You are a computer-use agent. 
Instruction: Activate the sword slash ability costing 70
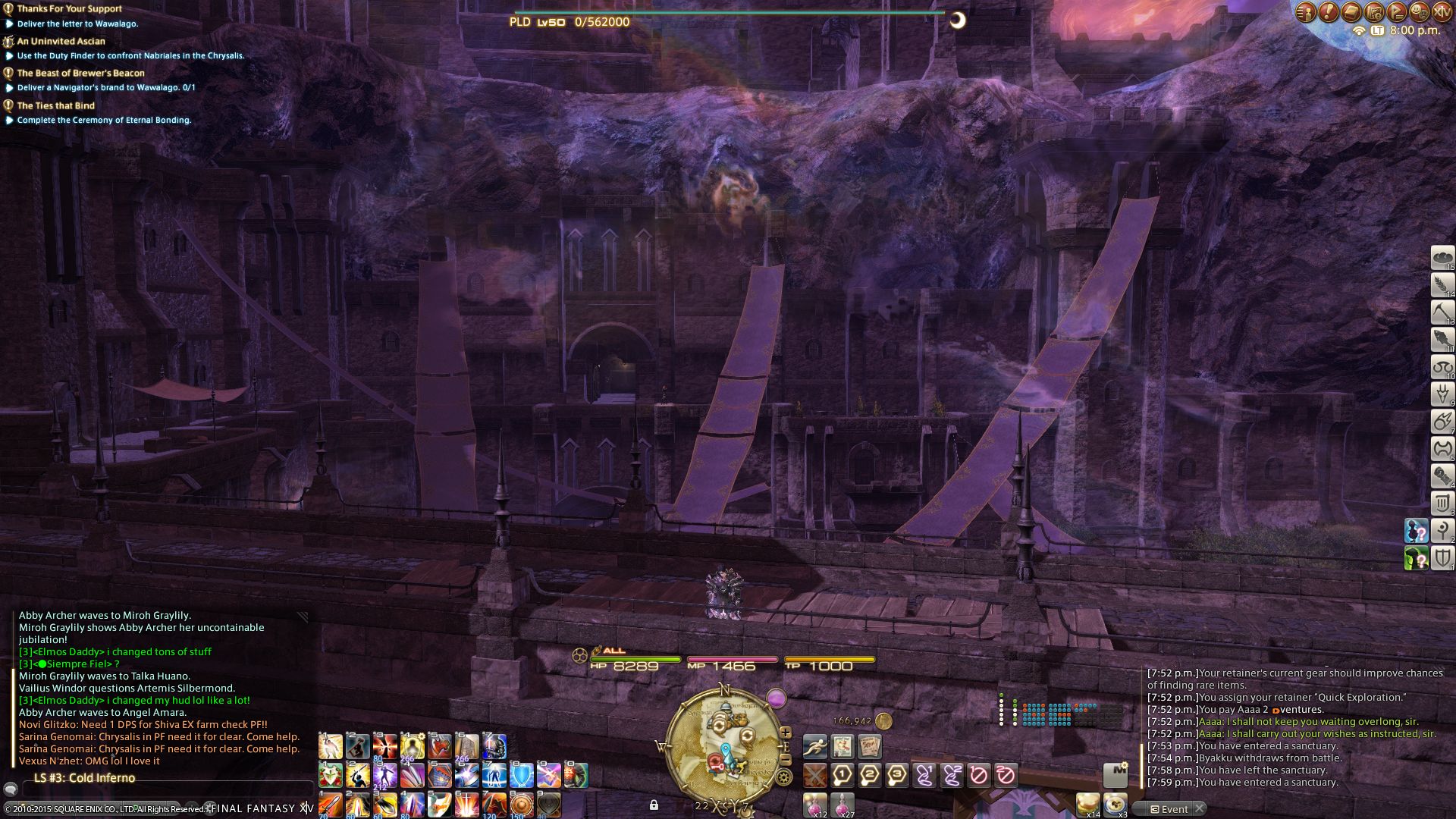point(331,804)
